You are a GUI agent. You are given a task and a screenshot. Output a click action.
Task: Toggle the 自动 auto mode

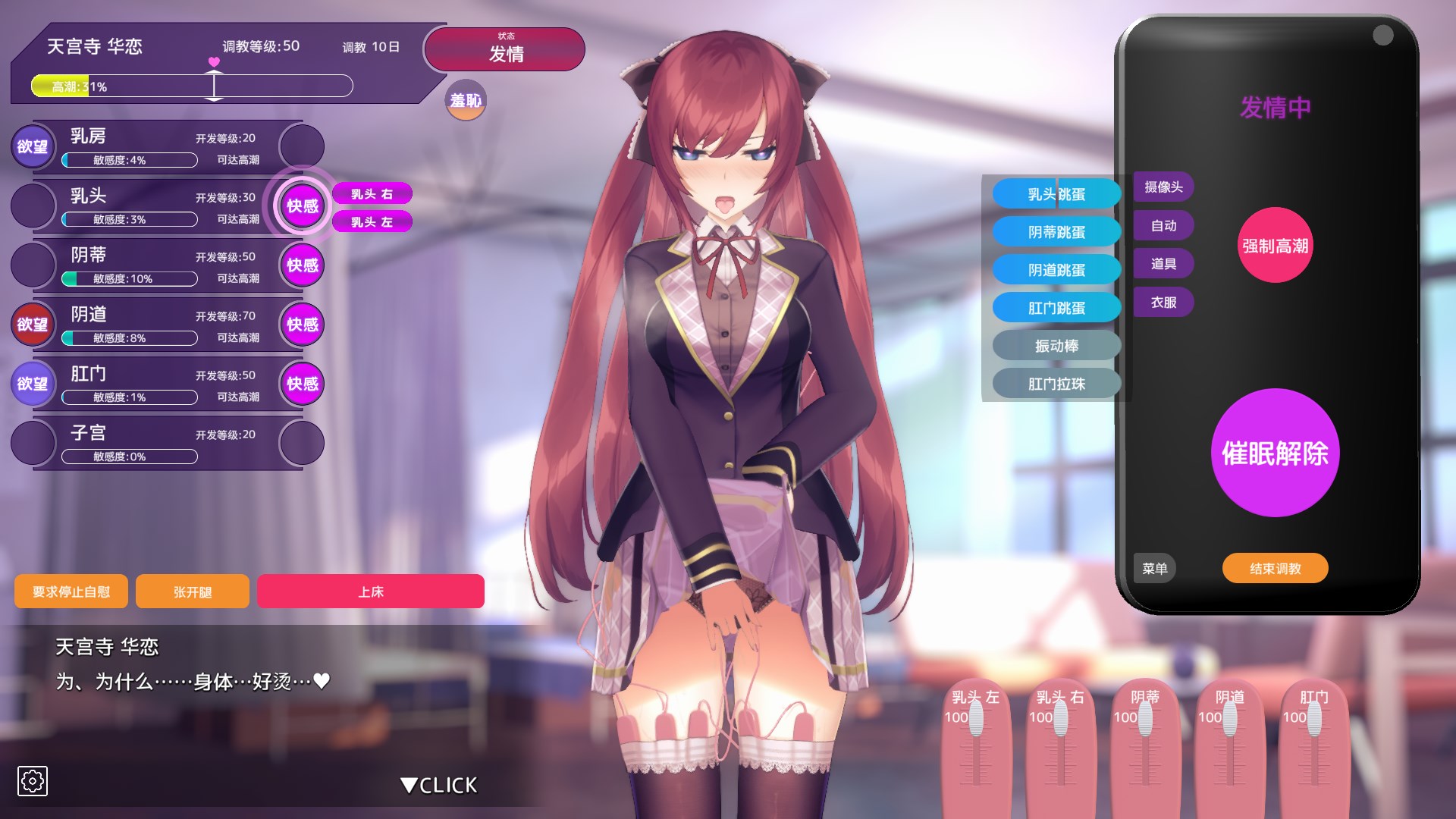click(1163, 225)
